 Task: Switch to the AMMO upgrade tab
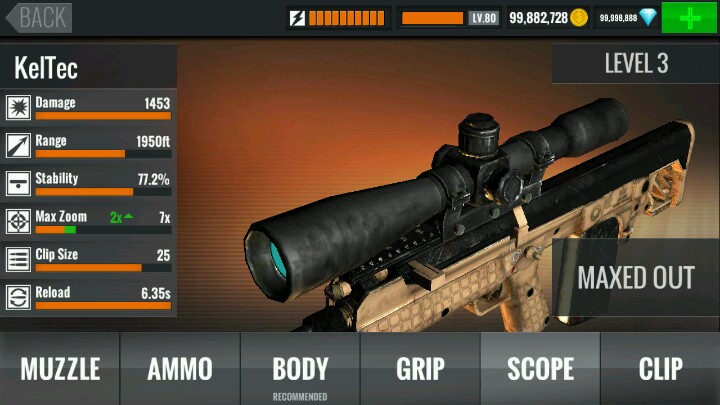[x=180, y=368]
